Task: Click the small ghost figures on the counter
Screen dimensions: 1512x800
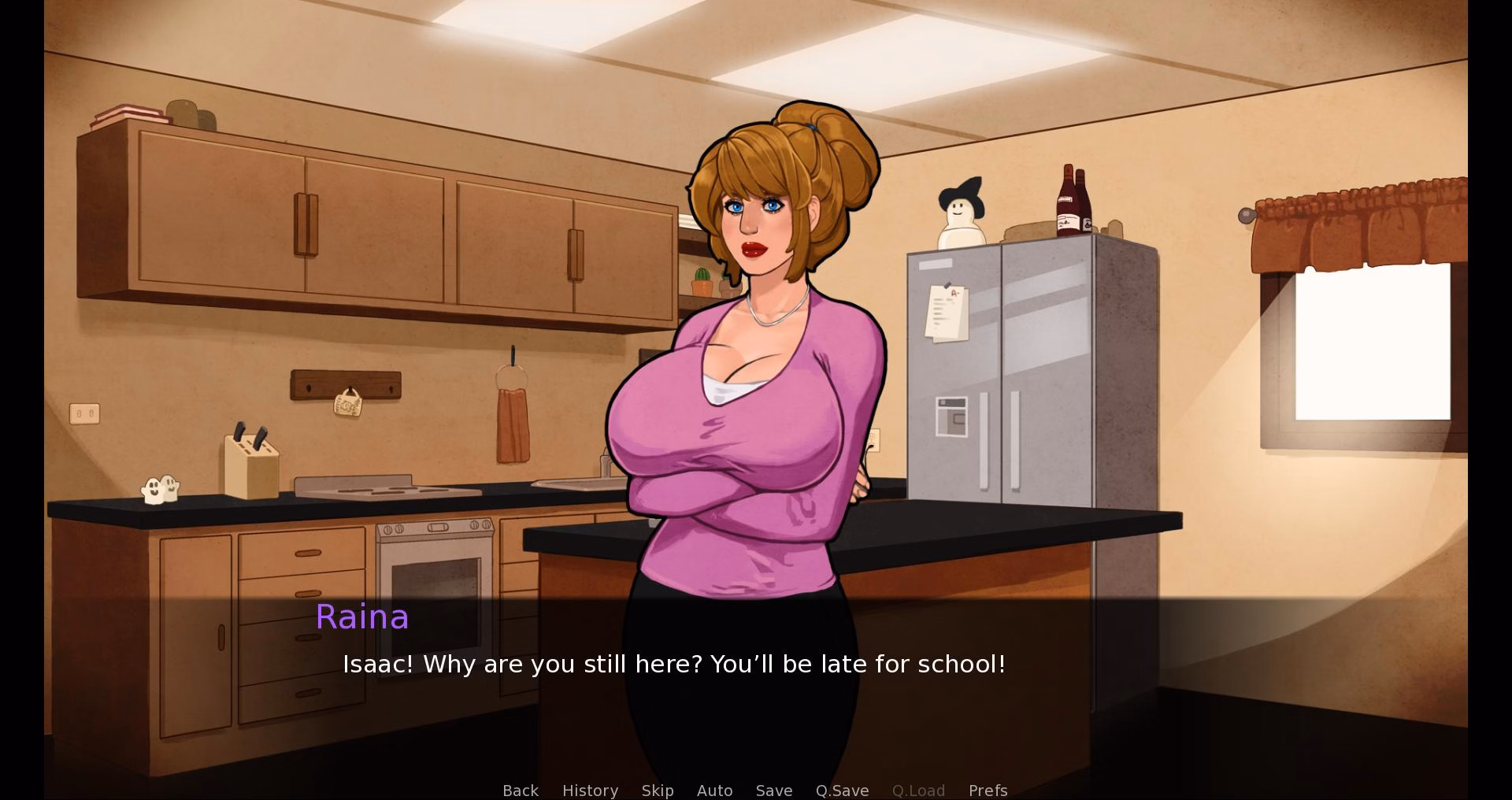Action: pyautogui.click(x=160, y=487)
